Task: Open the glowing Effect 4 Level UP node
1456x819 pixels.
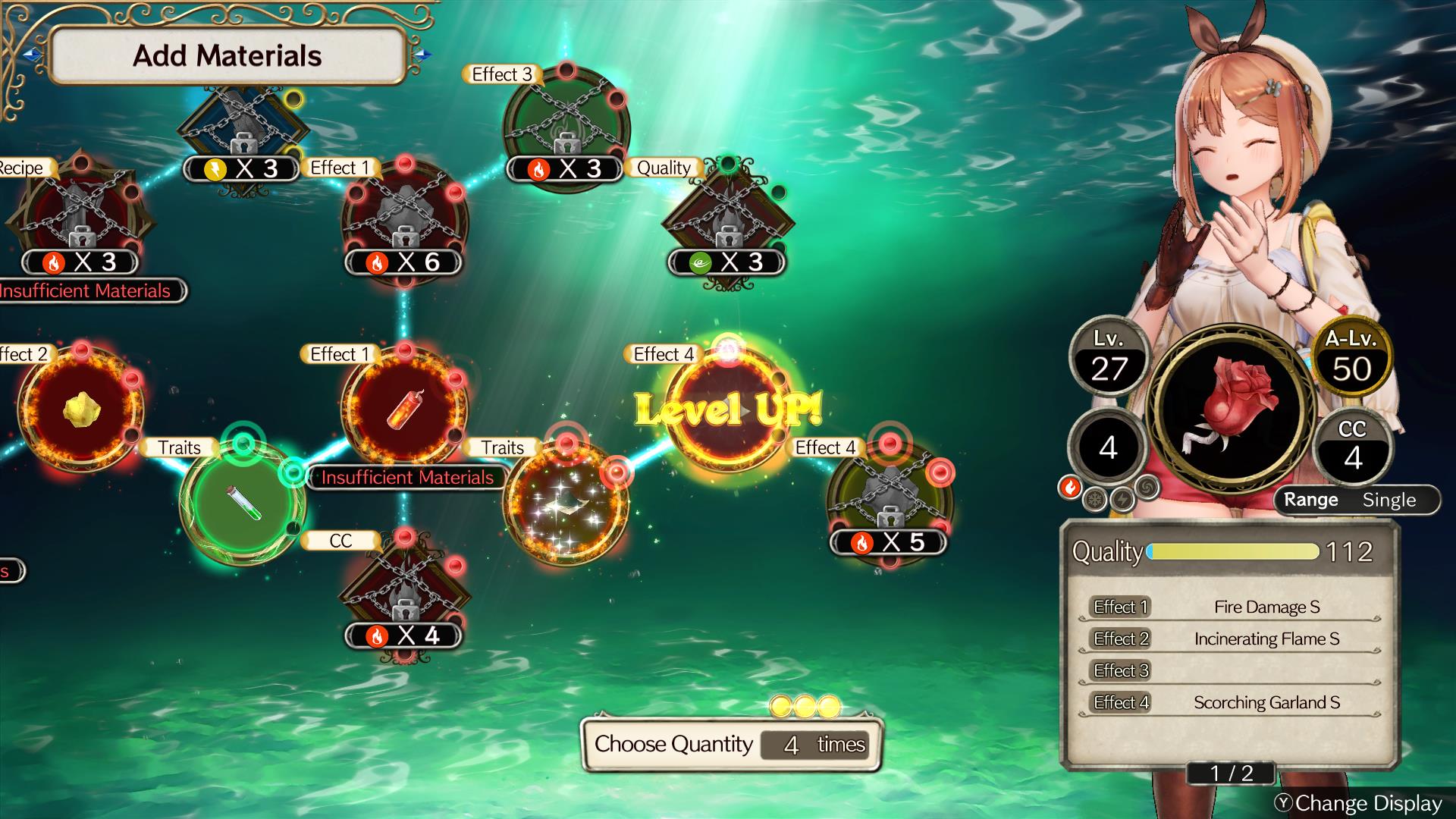Action: point(728,413)
